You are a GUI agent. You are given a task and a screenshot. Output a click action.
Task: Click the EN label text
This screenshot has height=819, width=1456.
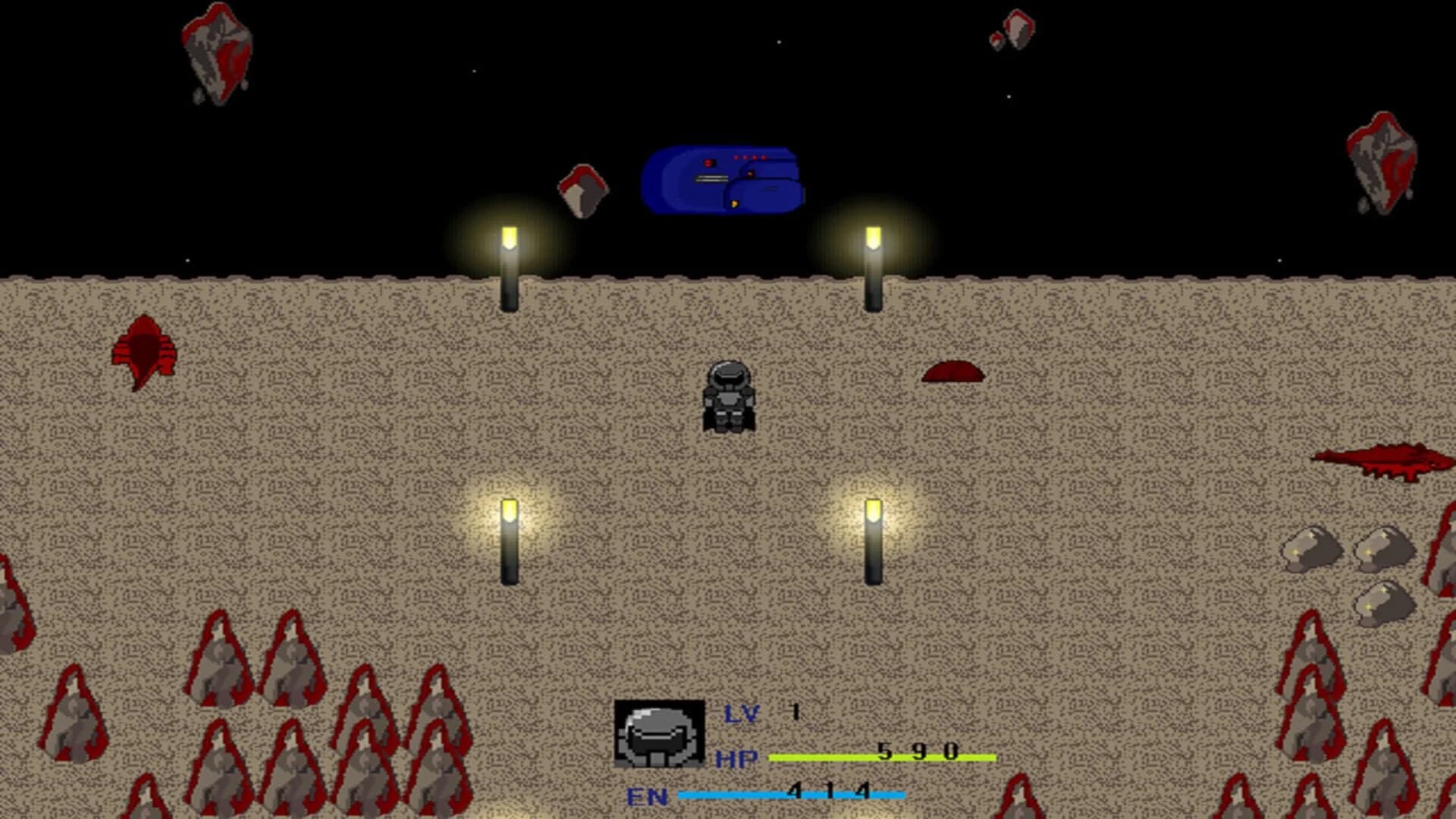pyautogui.click(x=648, y=796)
